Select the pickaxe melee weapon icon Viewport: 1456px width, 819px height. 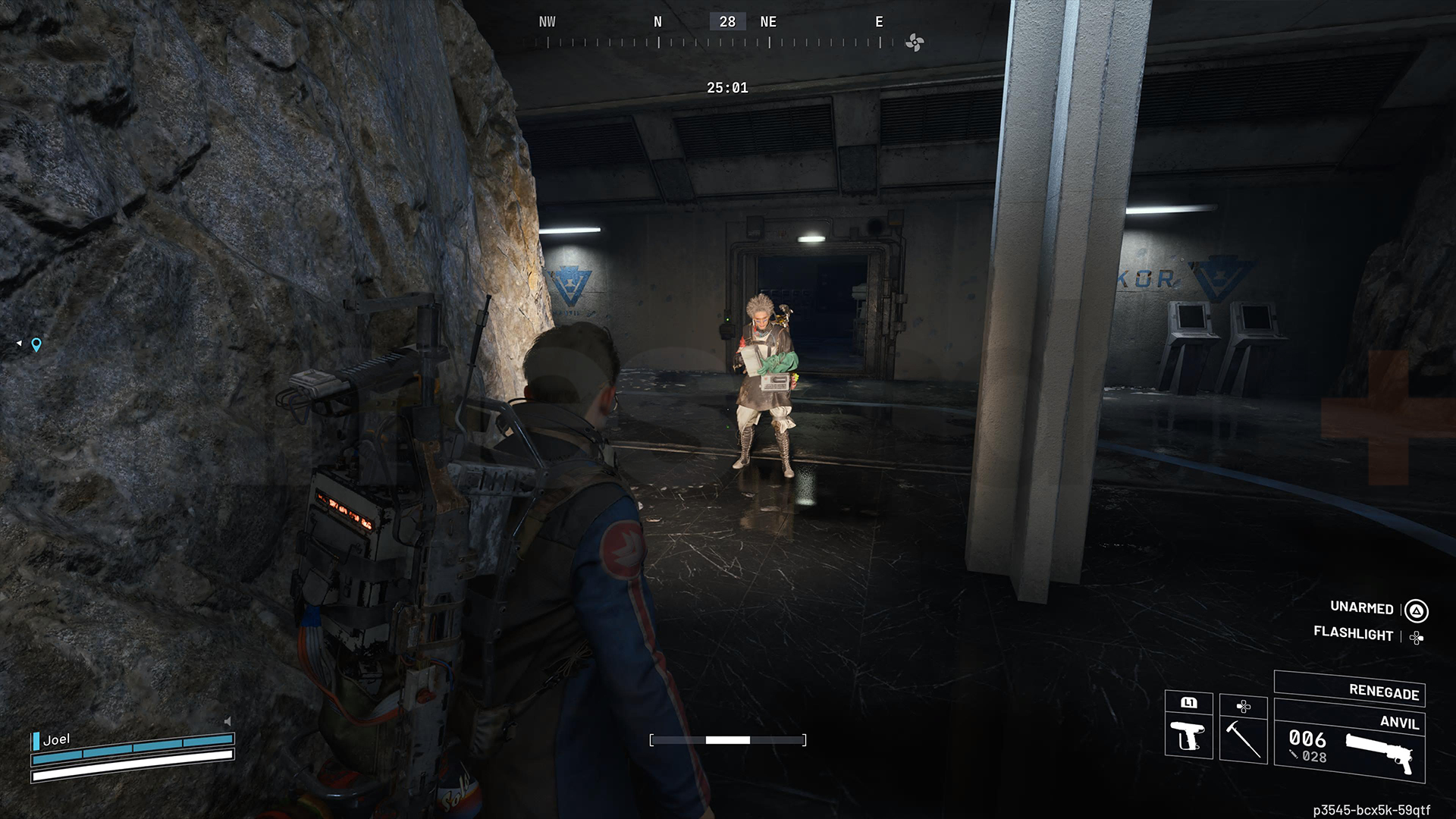click(1244, 741)
